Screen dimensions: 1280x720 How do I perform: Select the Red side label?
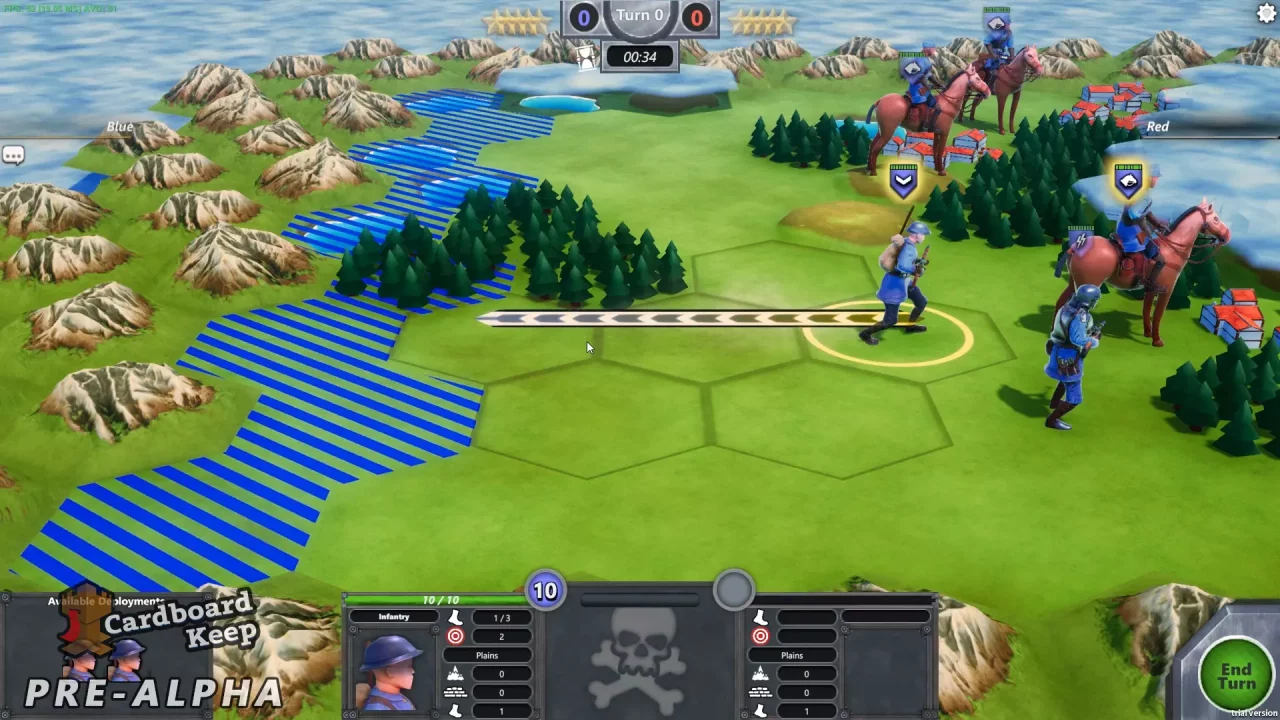(1157, 126)
